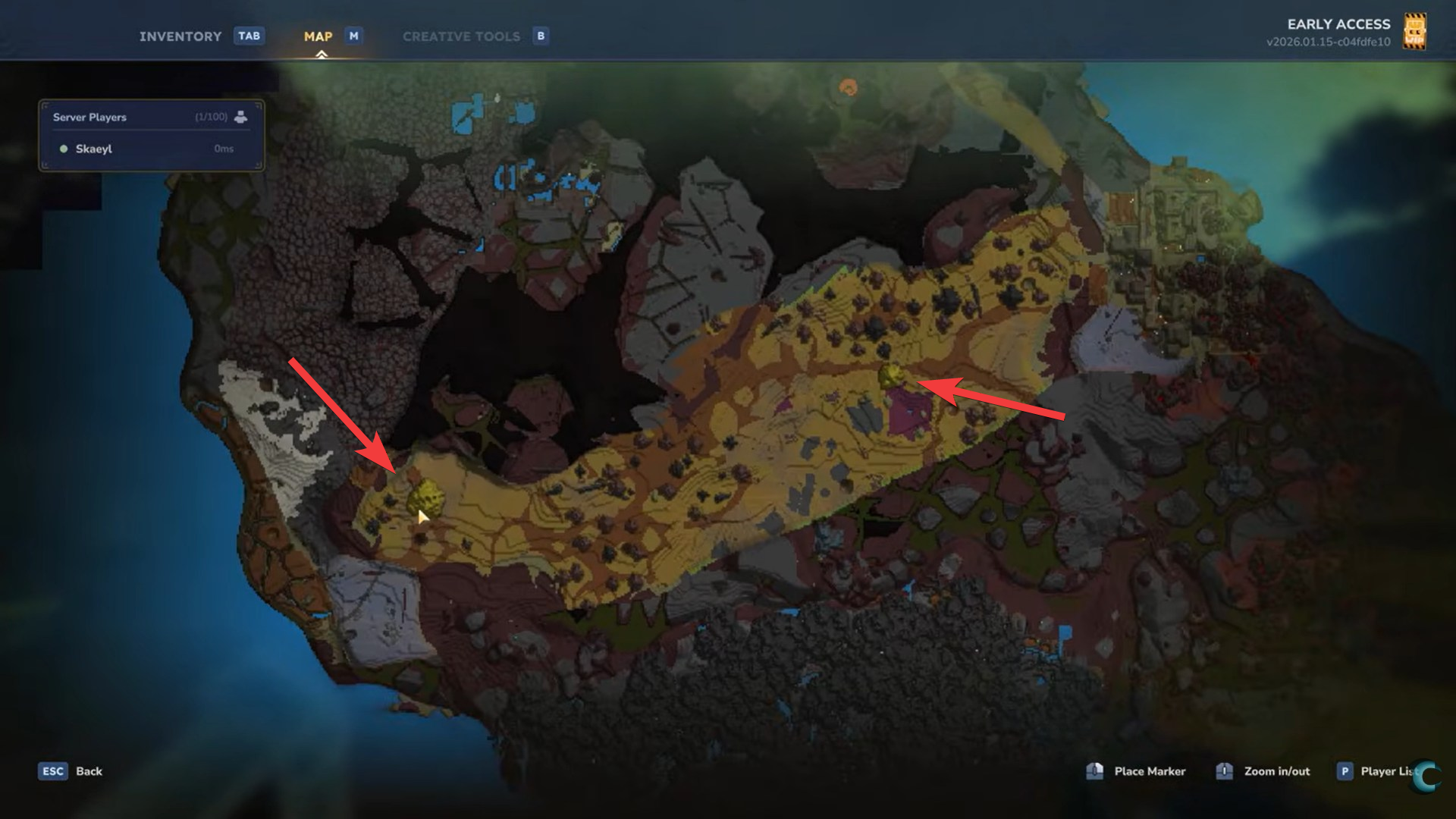Select the MAP tab
This screenshot has height=819, width=1456.
click(x=318, y=36)
